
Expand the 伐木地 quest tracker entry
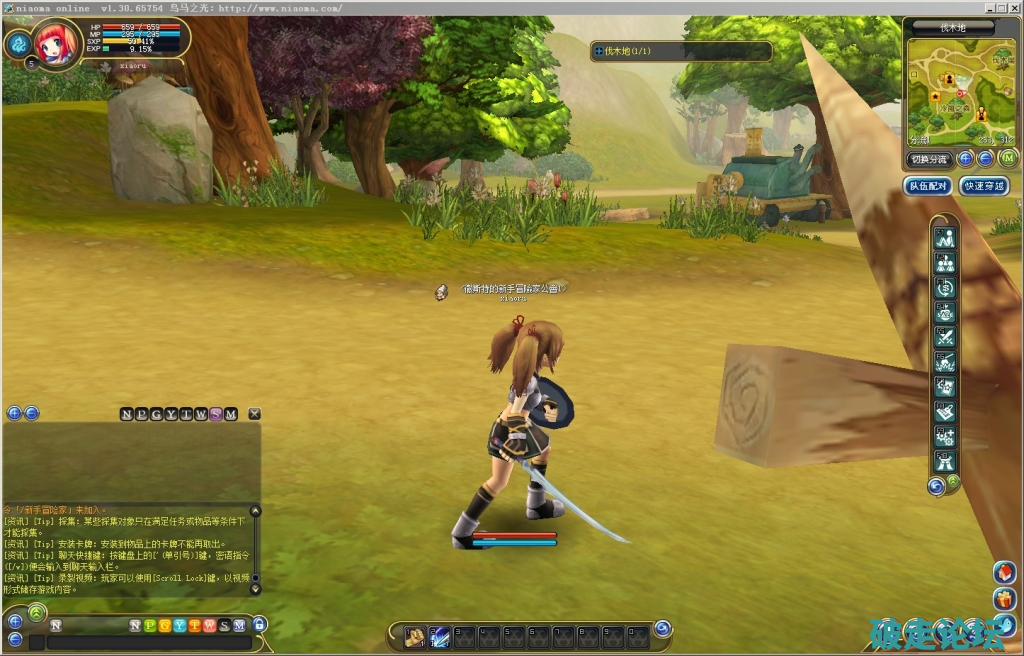599,51
